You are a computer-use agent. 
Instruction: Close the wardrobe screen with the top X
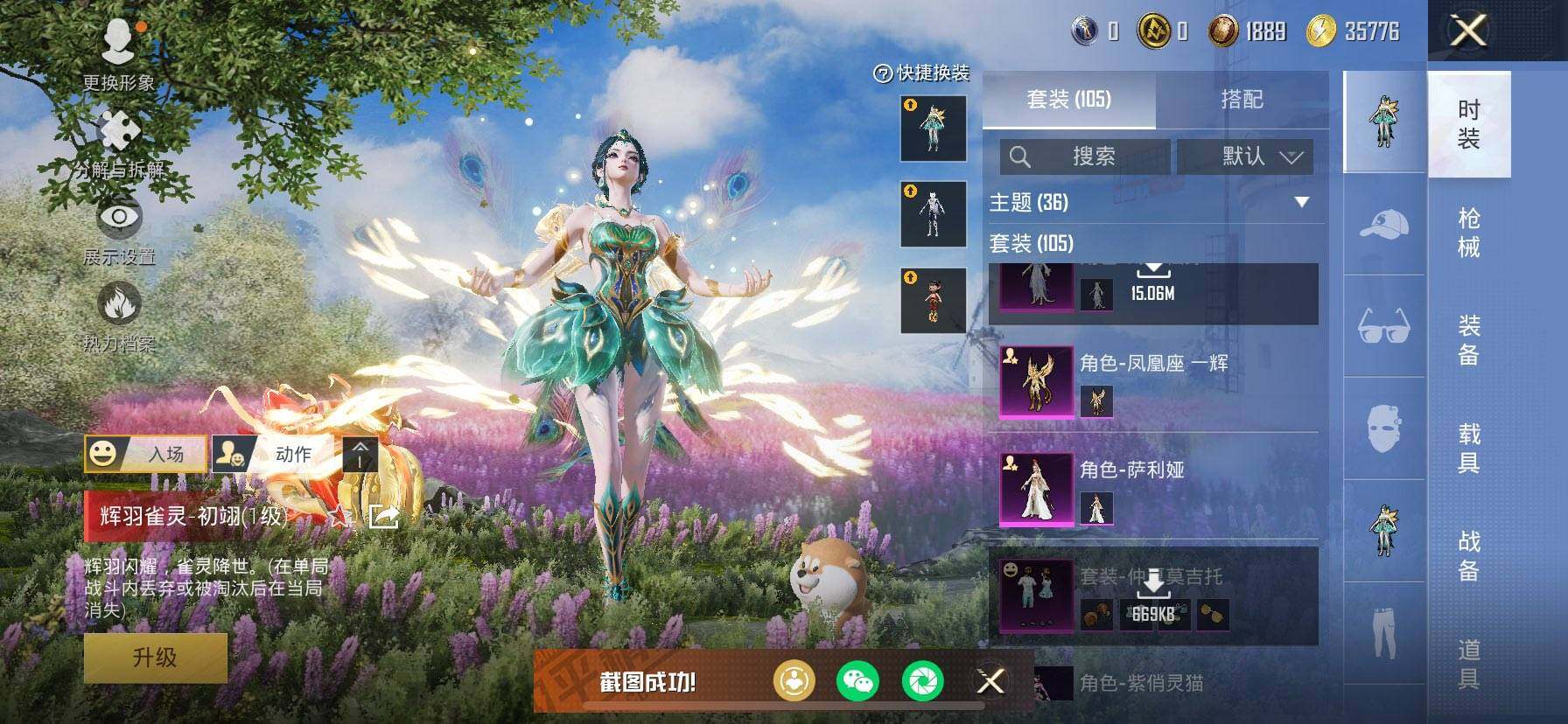[1469, 31]
